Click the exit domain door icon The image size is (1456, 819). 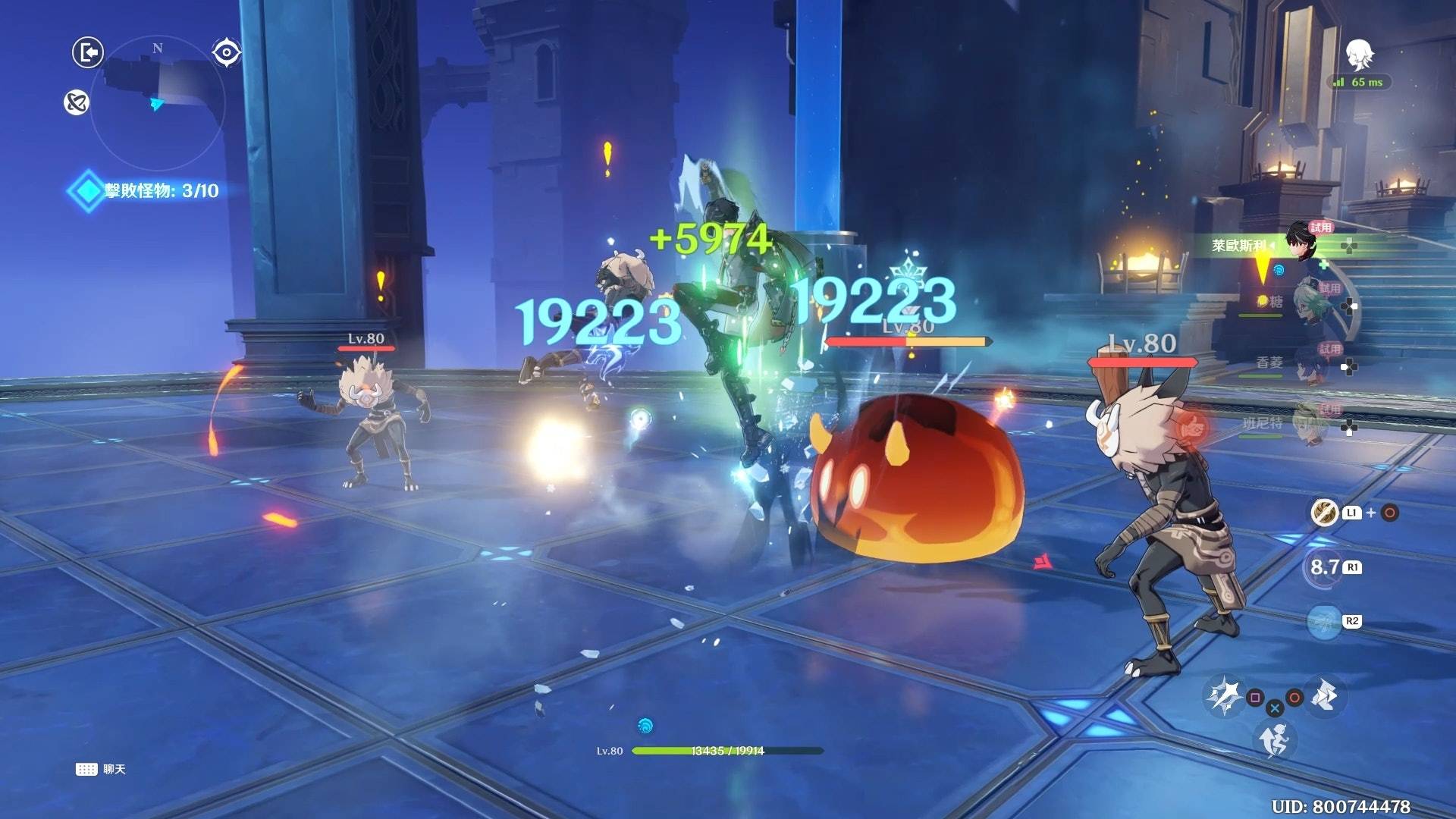pos(88,52)
